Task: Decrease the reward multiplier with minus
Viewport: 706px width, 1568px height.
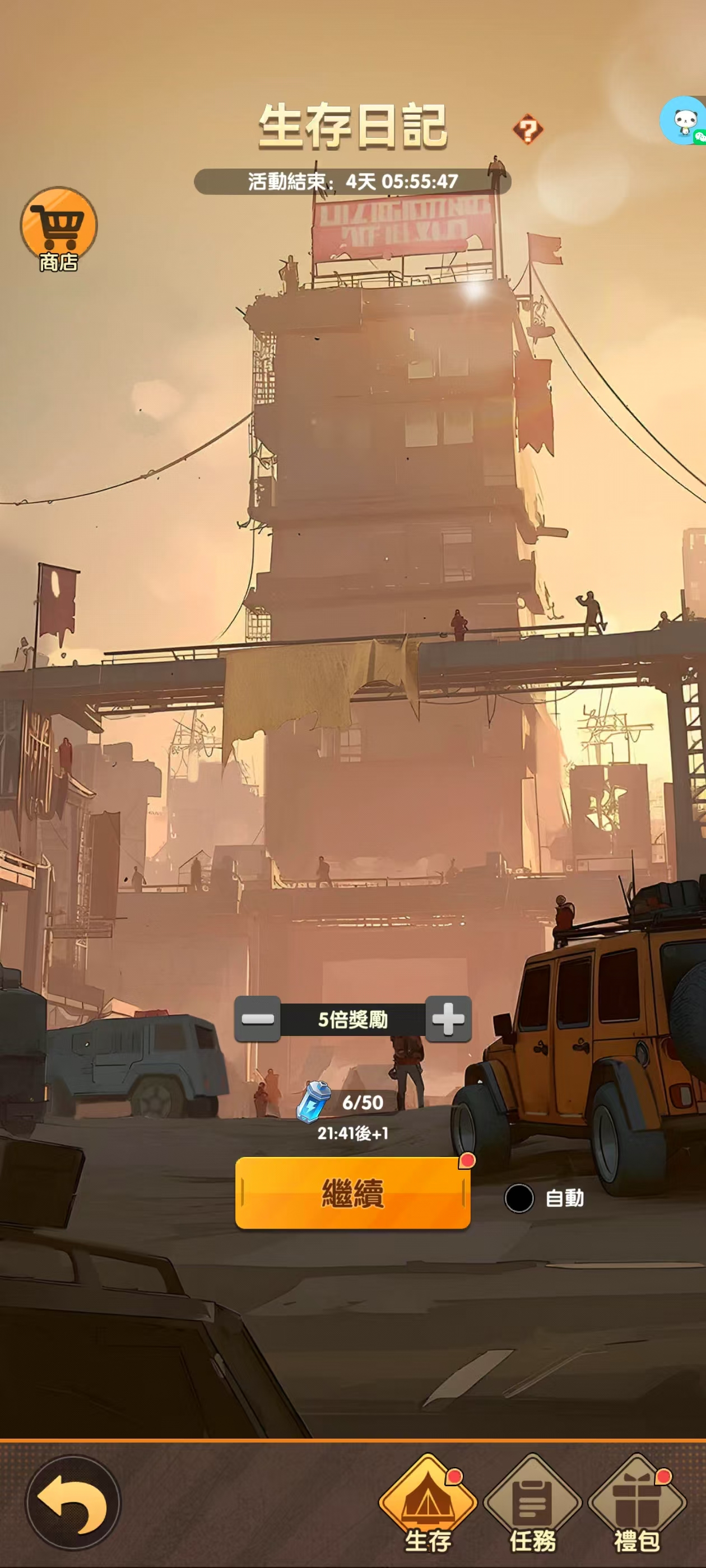Action: click(x=258, y=1019)
